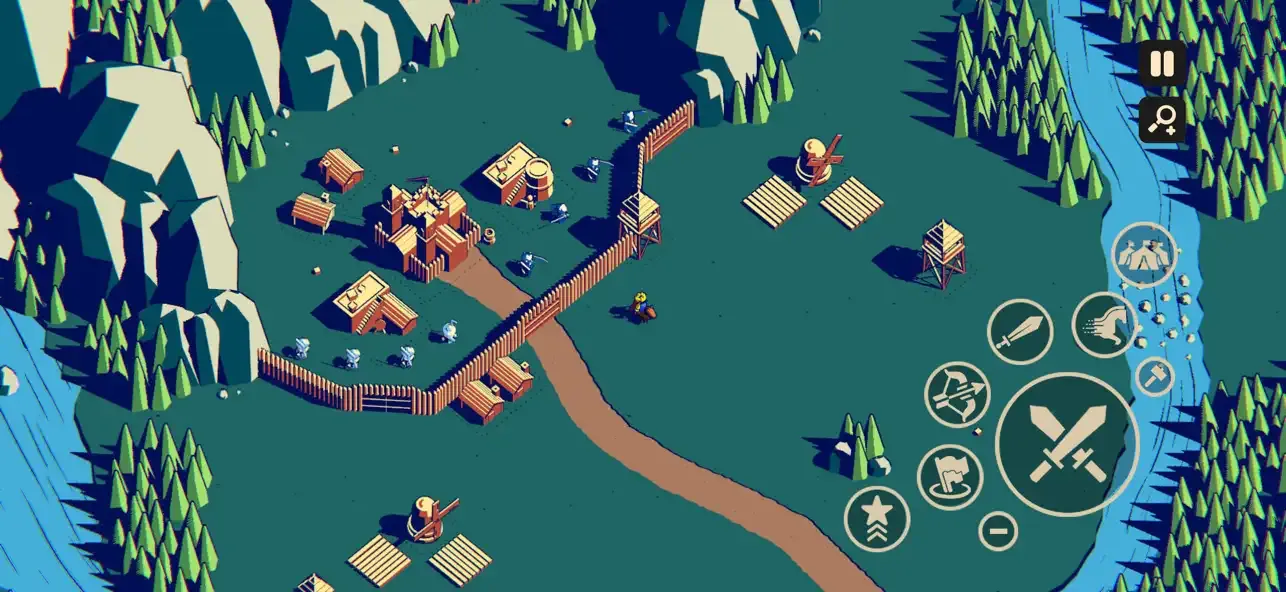Trigger the galloping horse charge button
1286x592 pixels.
(x=1105, y=325)
